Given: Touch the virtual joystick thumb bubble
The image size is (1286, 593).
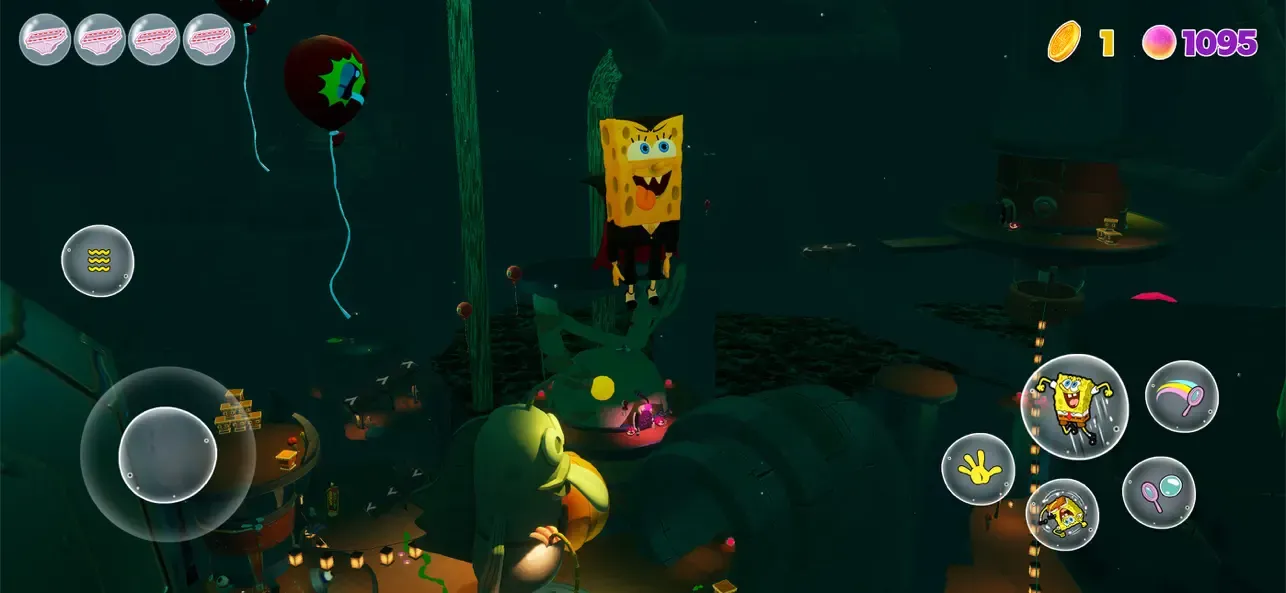Looking at the screenshot, I should (x=168, y=455).
